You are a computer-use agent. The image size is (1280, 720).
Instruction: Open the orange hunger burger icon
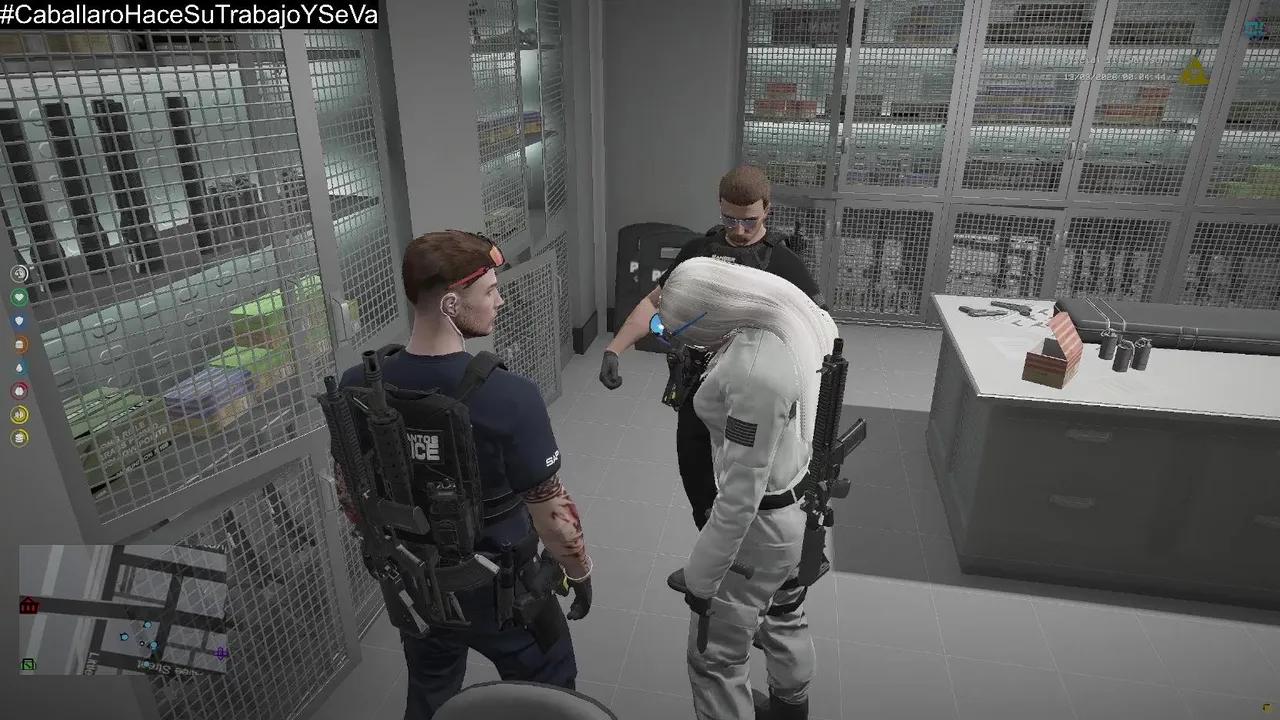[18, 343]
